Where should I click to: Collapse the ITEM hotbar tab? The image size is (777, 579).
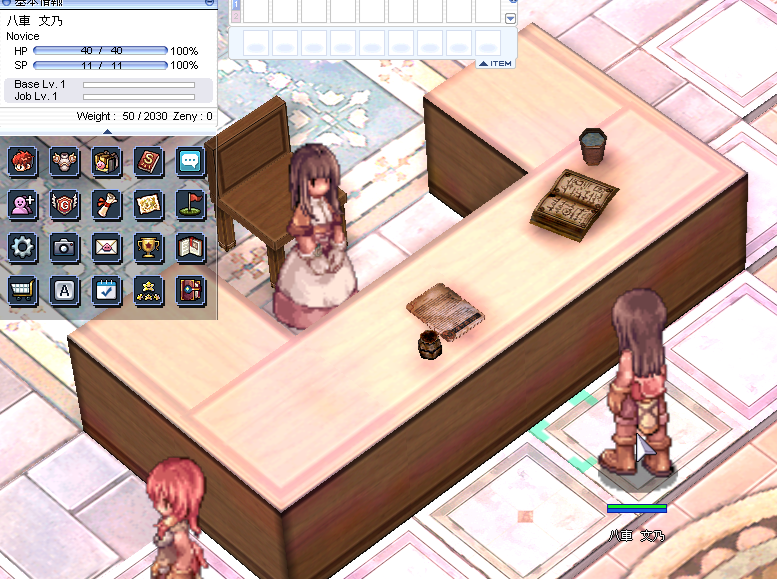tap(496, 63)
